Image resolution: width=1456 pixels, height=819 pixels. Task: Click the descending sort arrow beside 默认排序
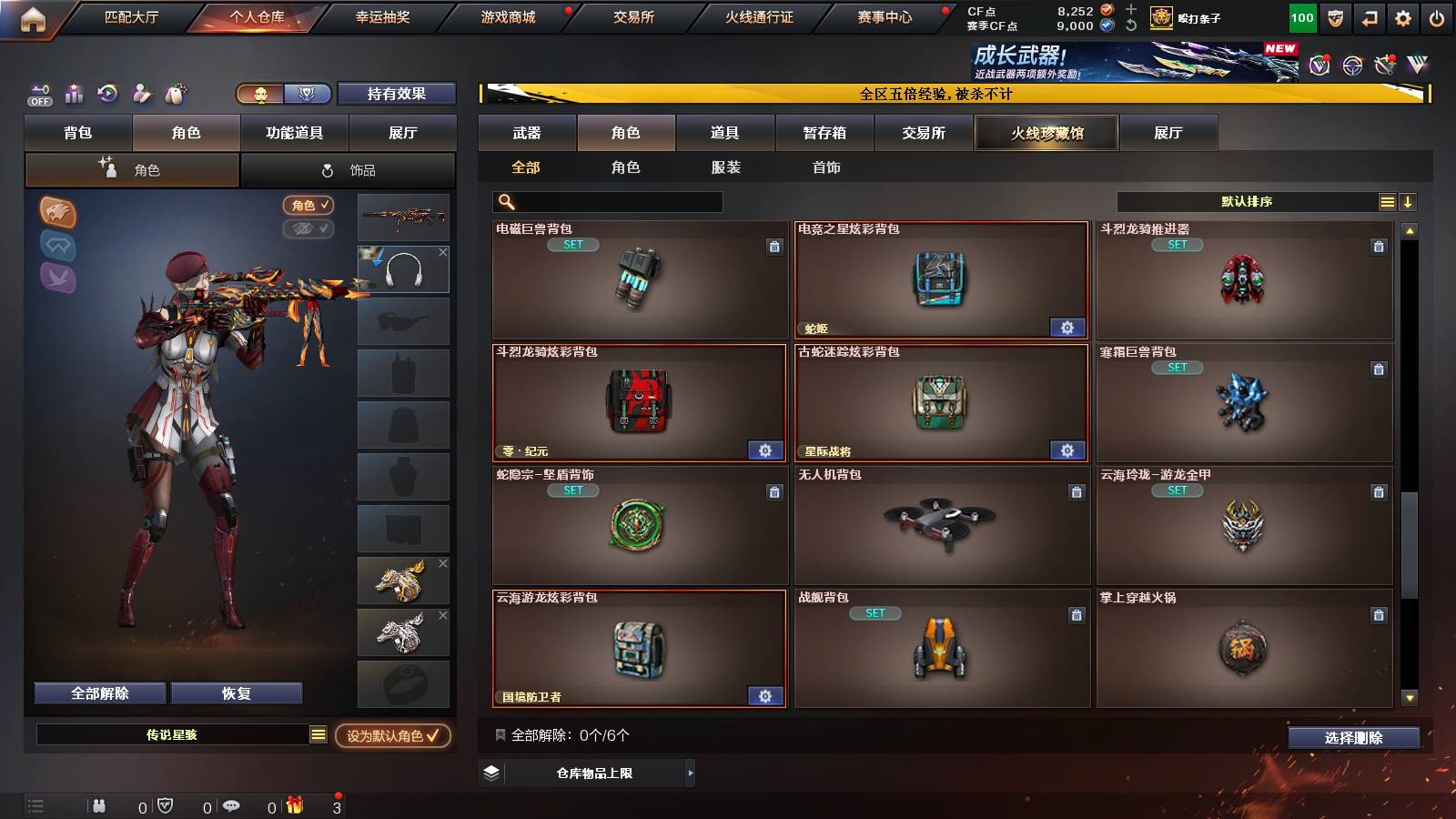1407,201
